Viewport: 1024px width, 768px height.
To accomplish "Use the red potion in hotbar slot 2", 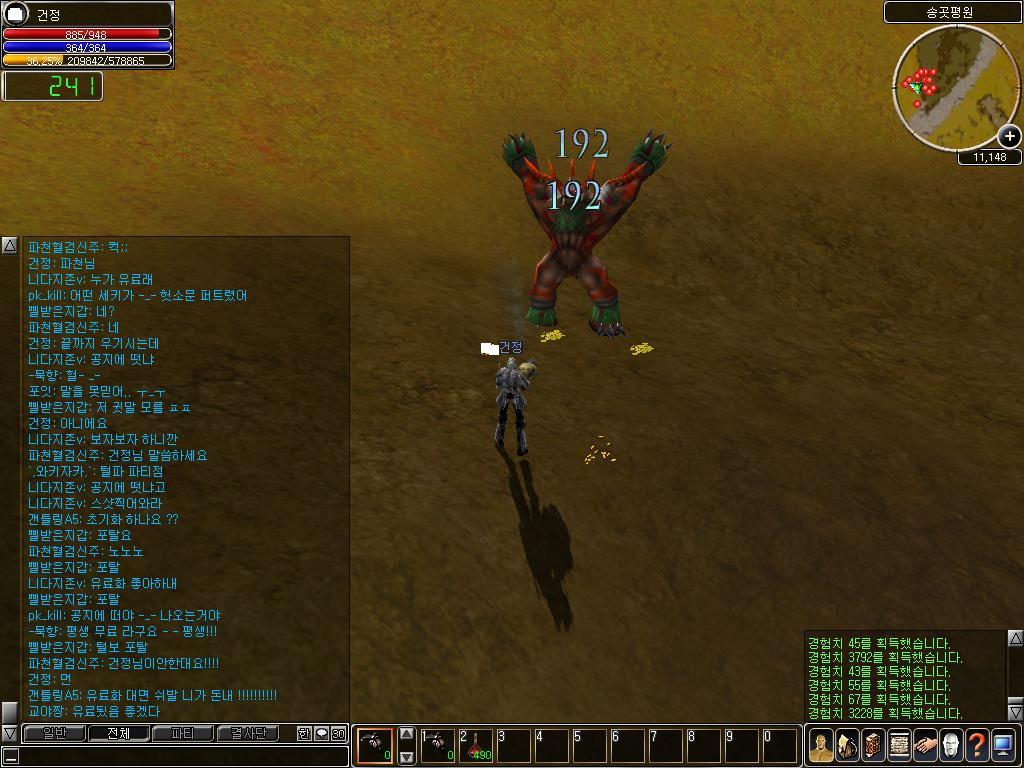I will tap(477, 746).
